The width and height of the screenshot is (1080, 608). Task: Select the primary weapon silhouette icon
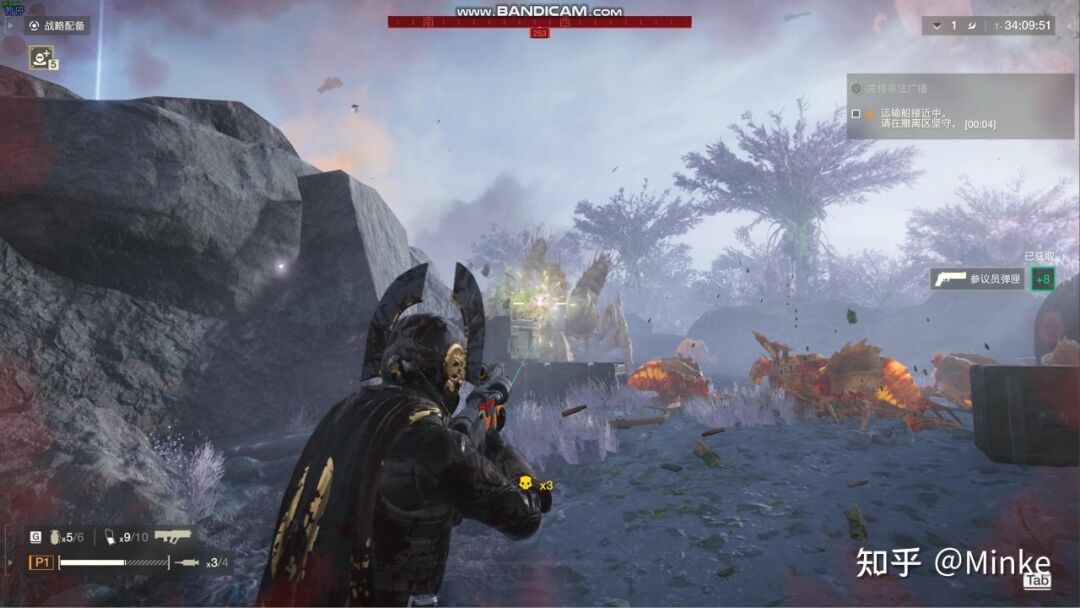(x=173, y=536)
